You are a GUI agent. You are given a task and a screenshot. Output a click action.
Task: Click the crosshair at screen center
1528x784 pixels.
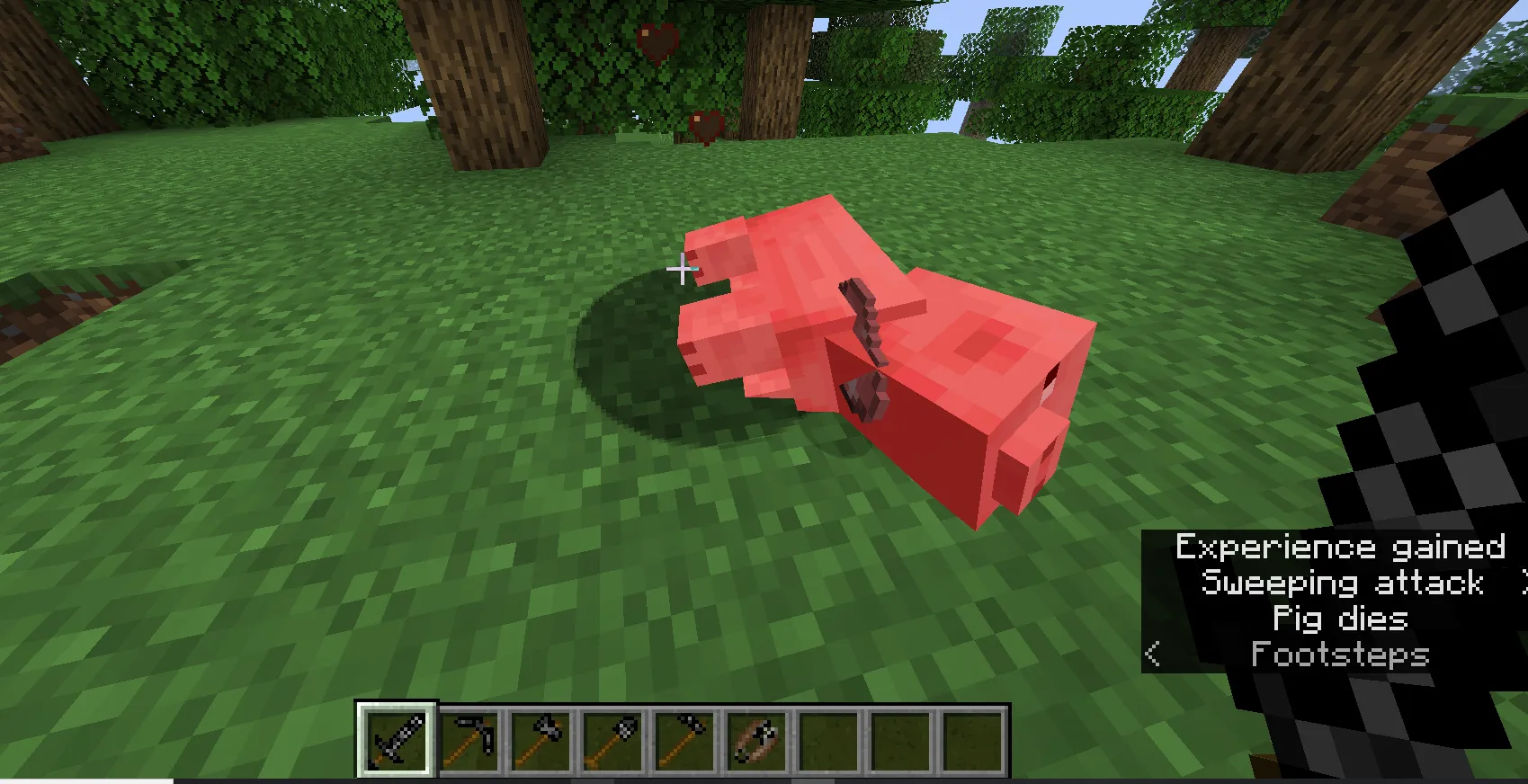coord(683,268)
